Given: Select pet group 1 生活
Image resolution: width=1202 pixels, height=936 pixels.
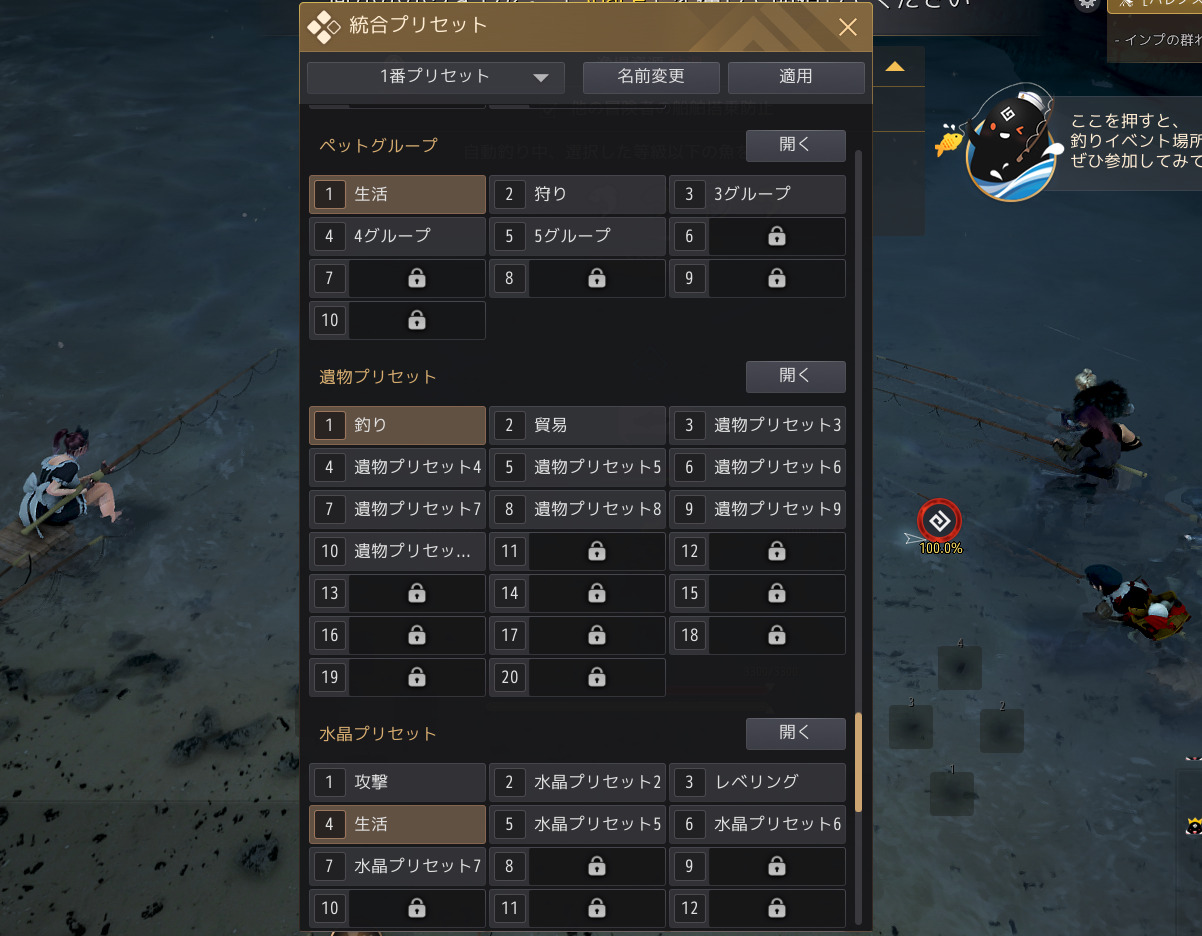Looking at the screenshot, I should pyautogui.click(x=398, y=194).
